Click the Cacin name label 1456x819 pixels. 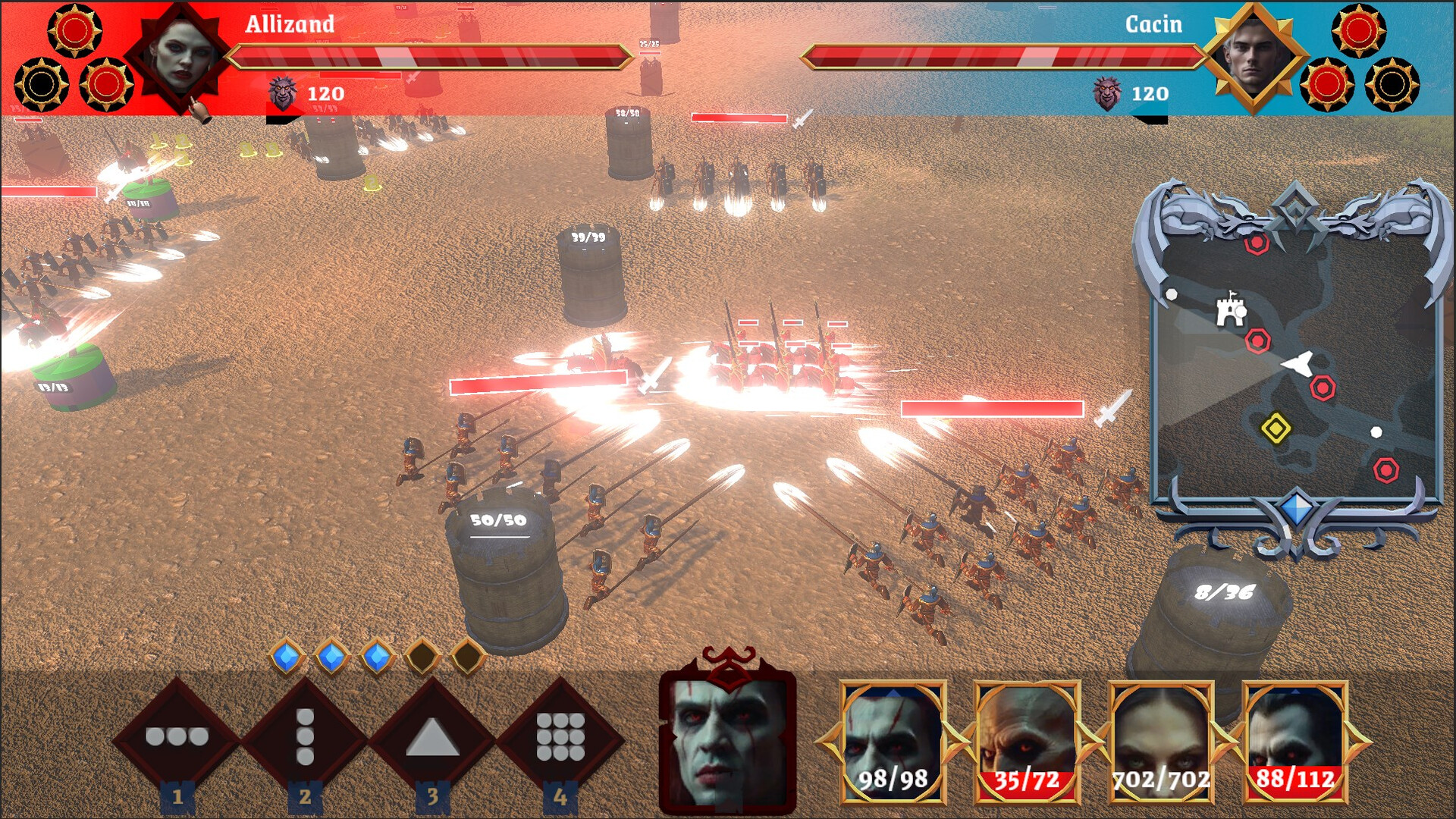pyautogui.click(x=1154, y=25)
